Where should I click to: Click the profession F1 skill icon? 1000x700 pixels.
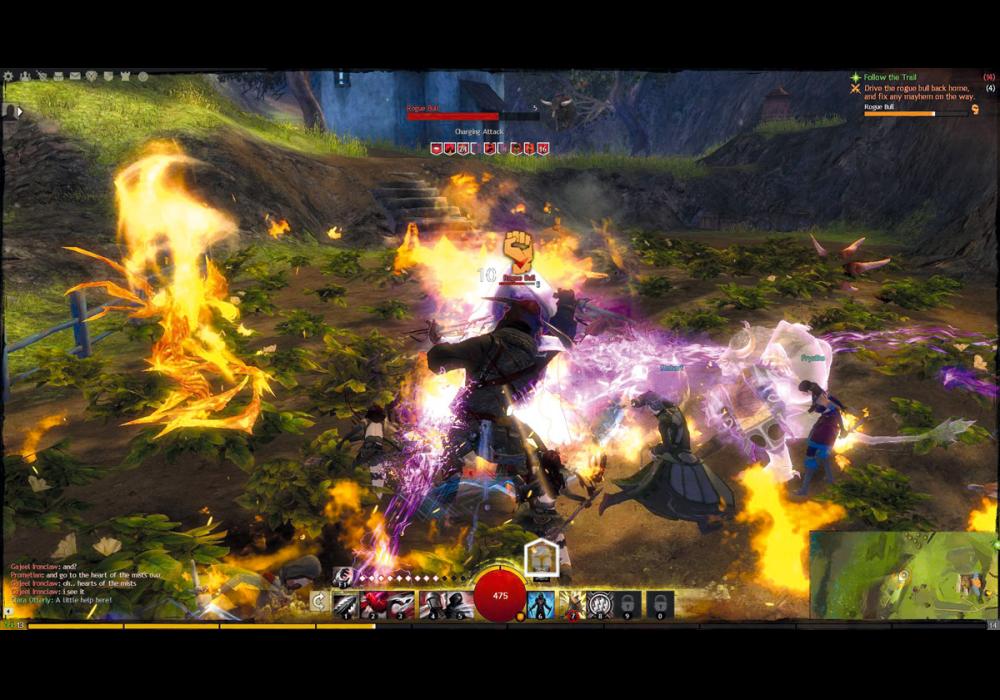343,575
